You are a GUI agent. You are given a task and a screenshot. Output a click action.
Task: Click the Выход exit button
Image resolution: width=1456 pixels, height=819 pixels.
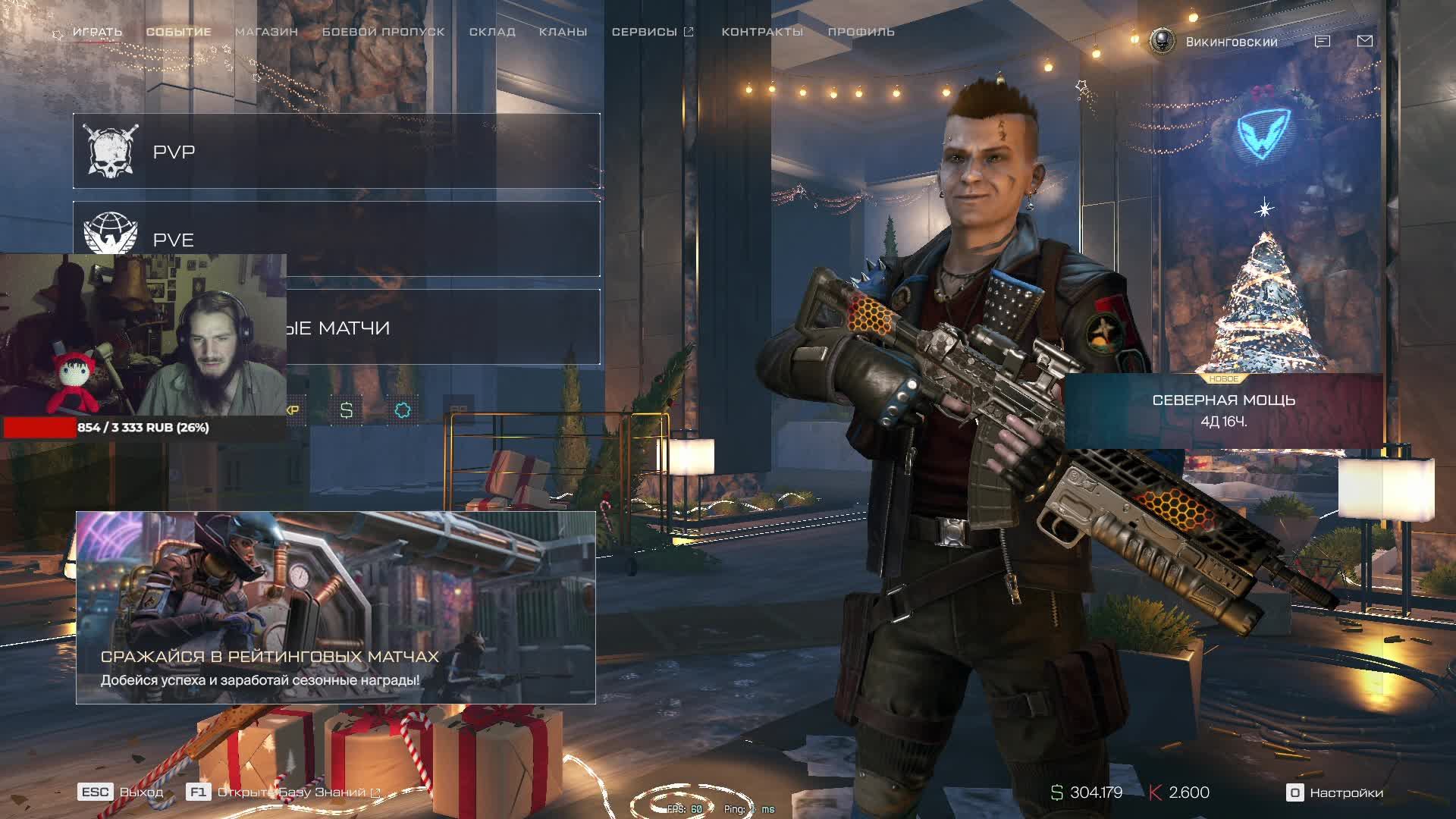(x=121, y=792)
